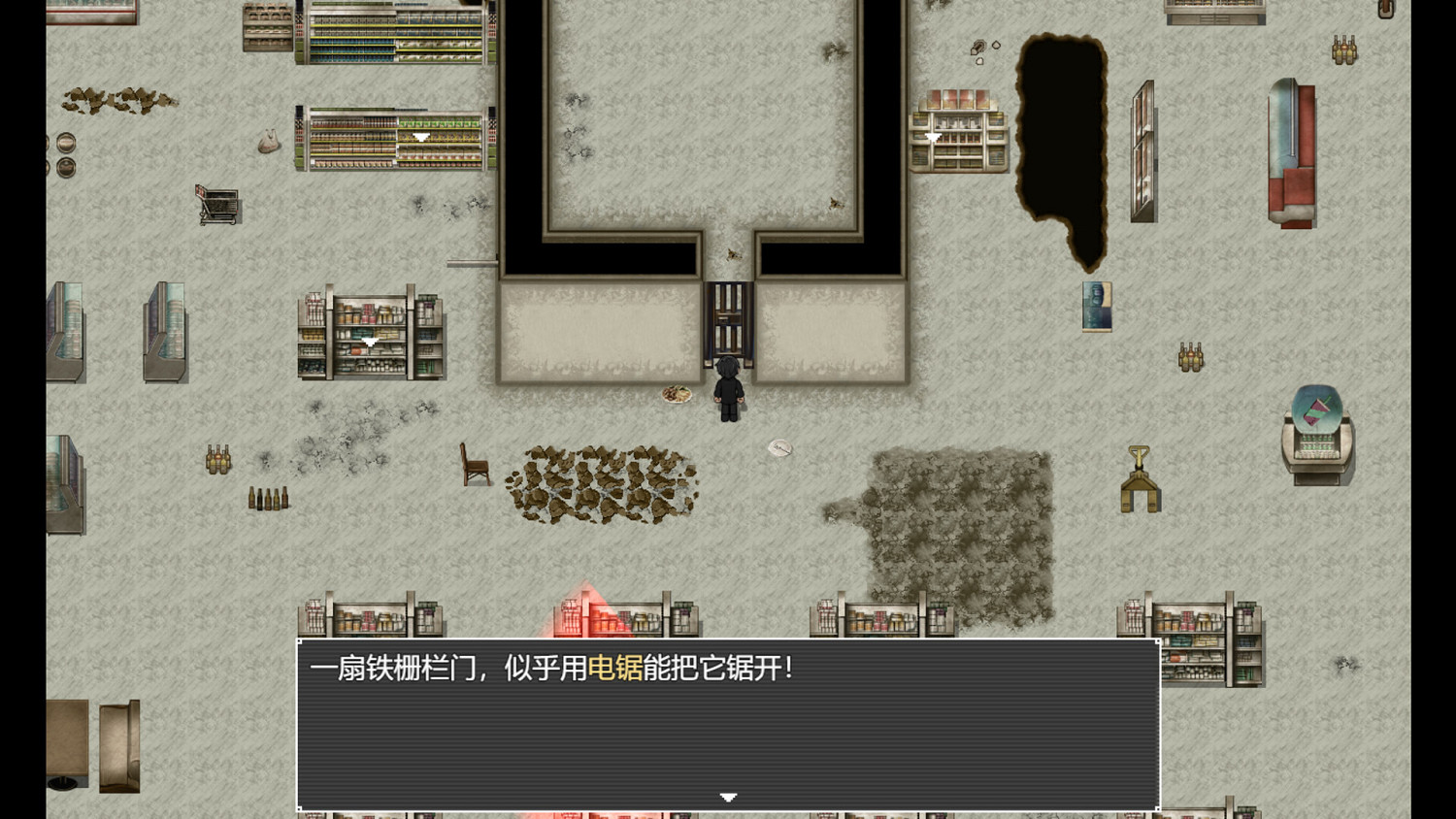This screenshot has height=819, width=1456.
Task: Toggle the white rabbit beside the shelves
Action: point(267,141)
